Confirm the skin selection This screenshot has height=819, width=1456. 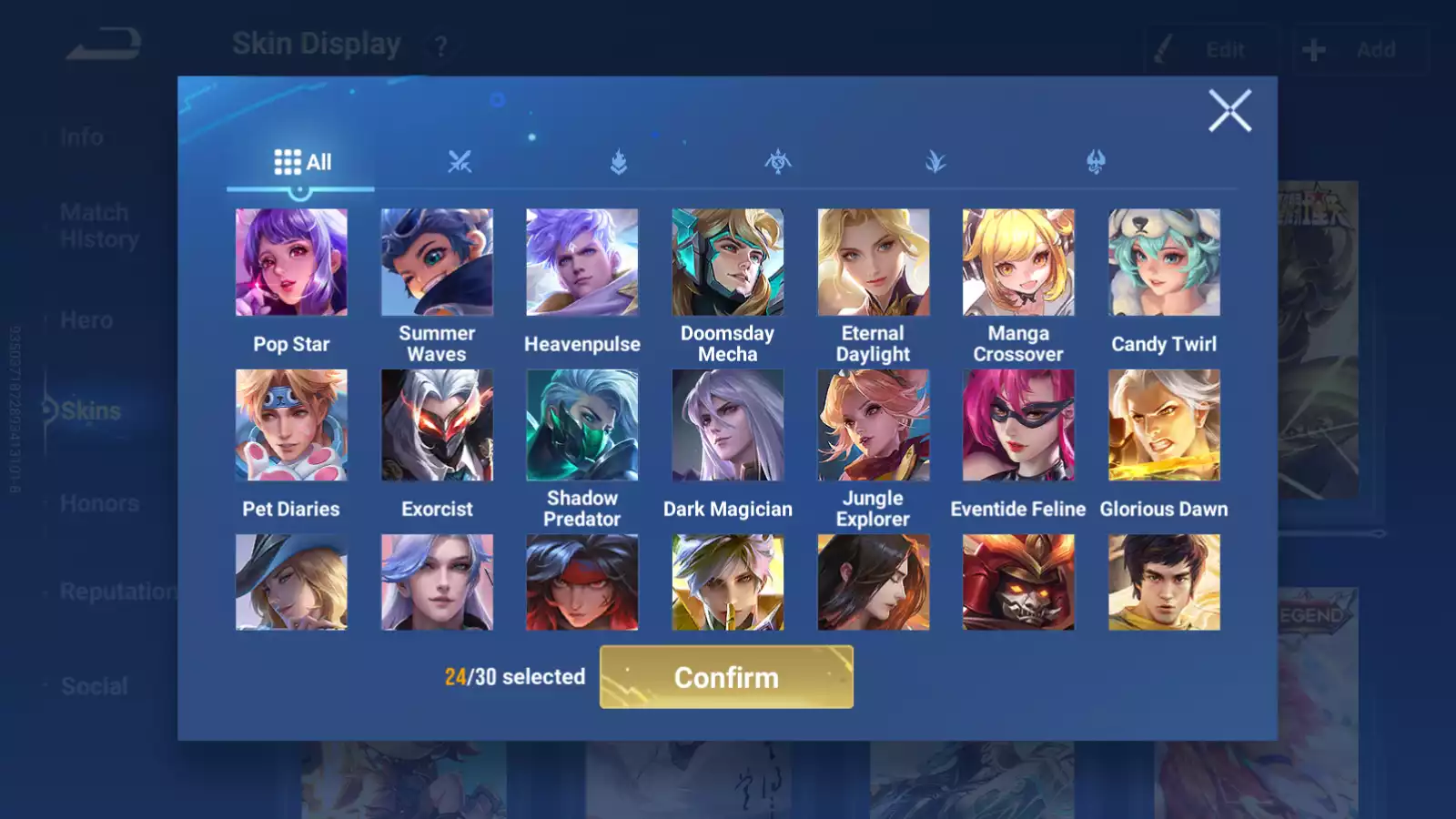[x=726, y=677]
